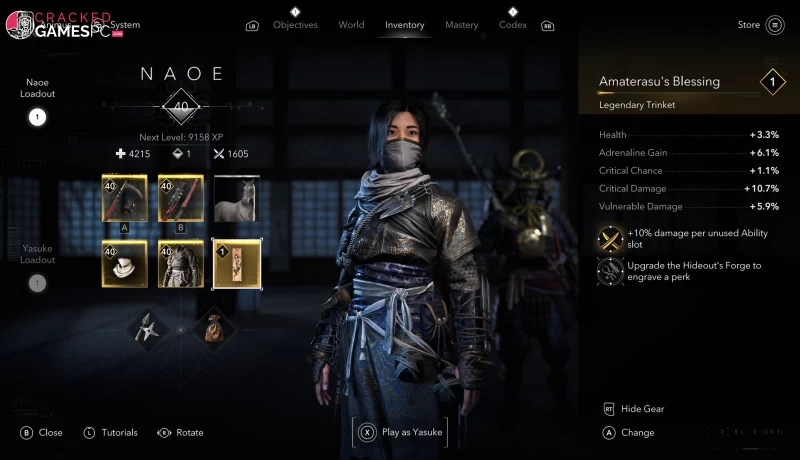Select the body armor slot
The image size is (800, 460).
point(181,263)
